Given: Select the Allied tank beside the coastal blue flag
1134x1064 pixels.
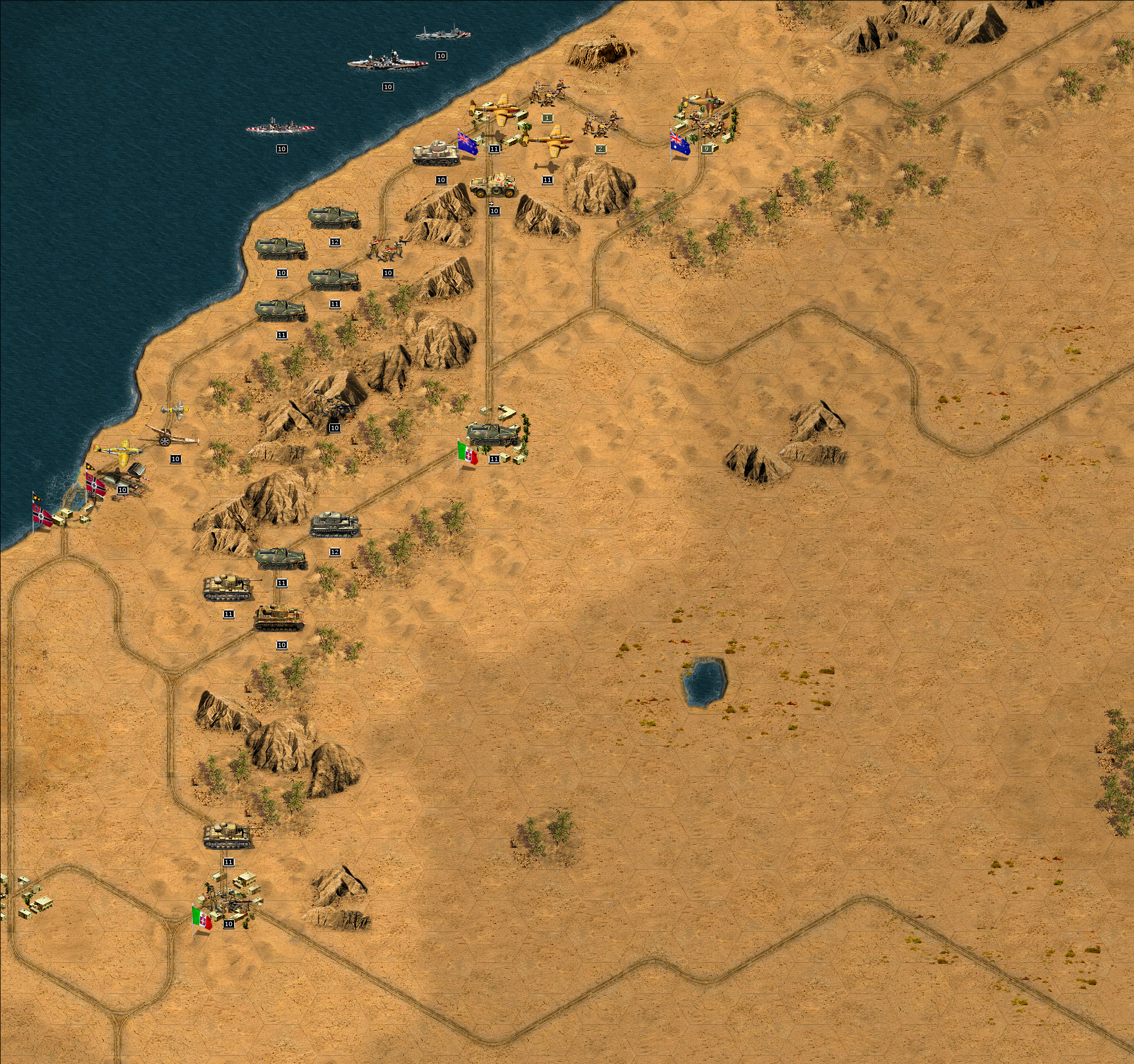Looking at the screenshot, I should (436, 153).
